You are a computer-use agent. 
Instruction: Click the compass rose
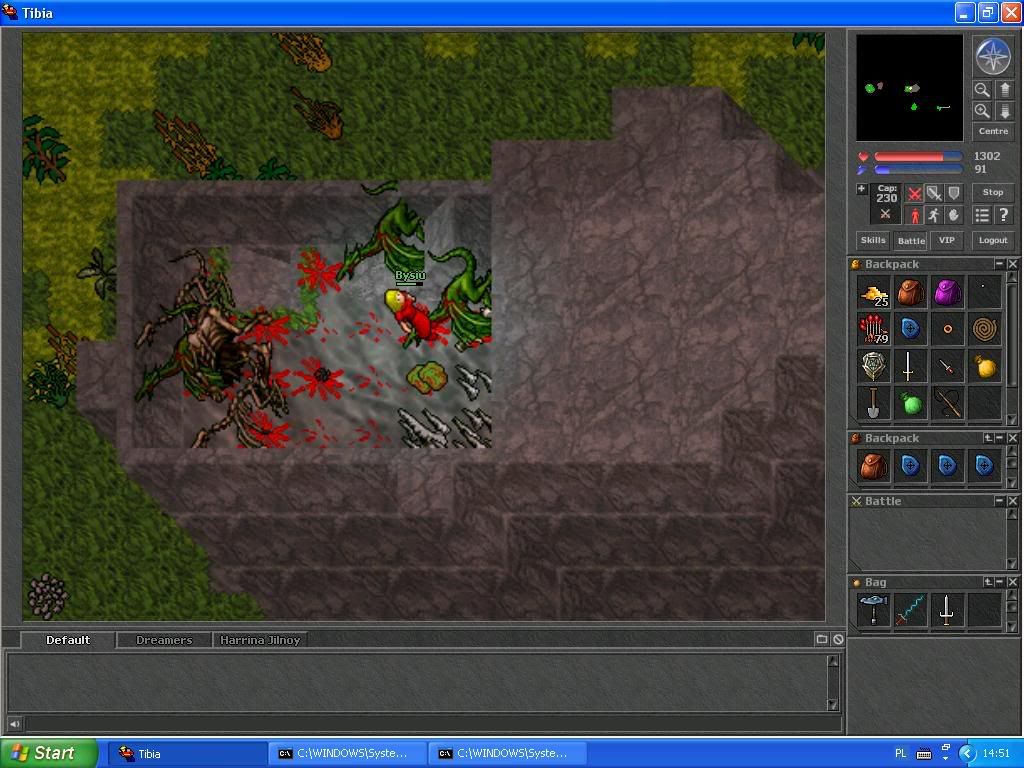[x=992, y=56]
